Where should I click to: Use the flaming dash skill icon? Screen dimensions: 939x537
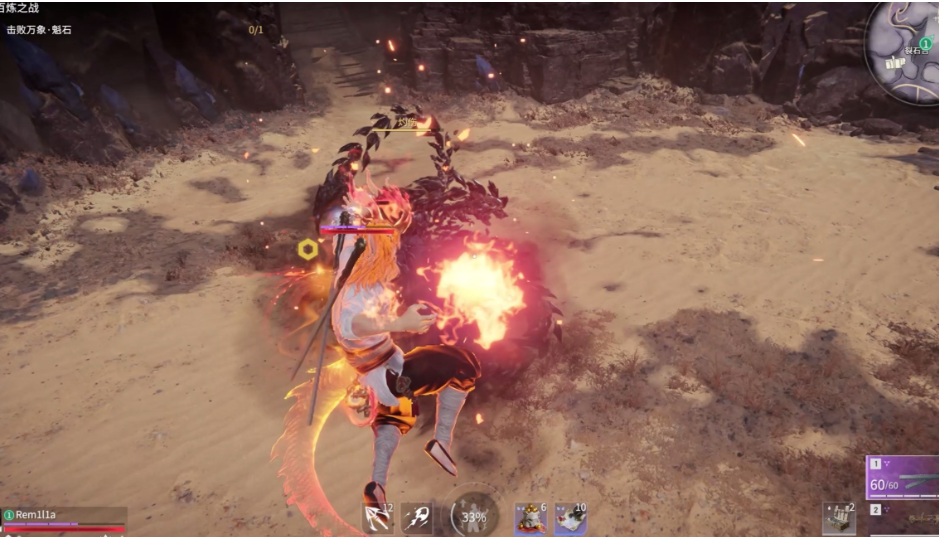(x=416, y=518)
